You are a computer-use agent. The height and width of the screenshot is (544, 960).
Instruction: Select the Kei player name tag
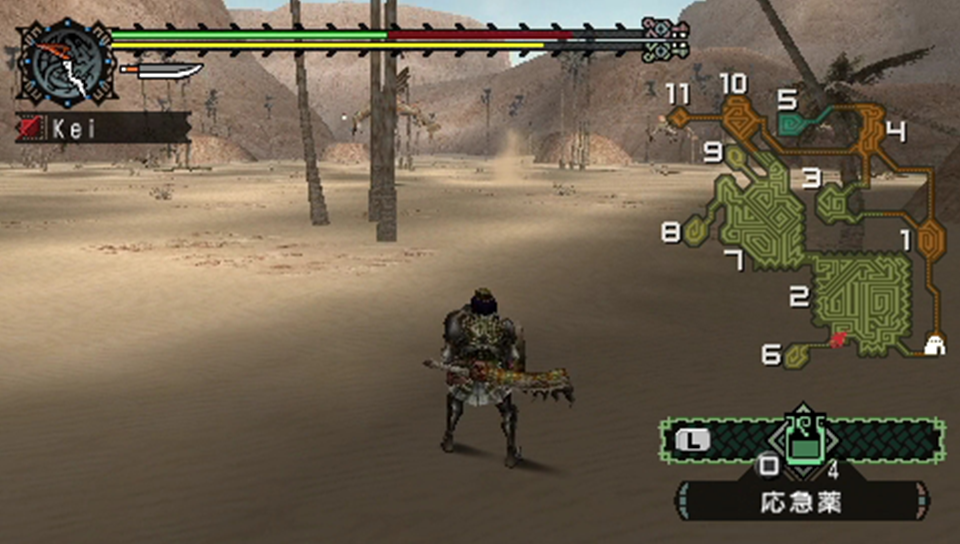(103, 127)
